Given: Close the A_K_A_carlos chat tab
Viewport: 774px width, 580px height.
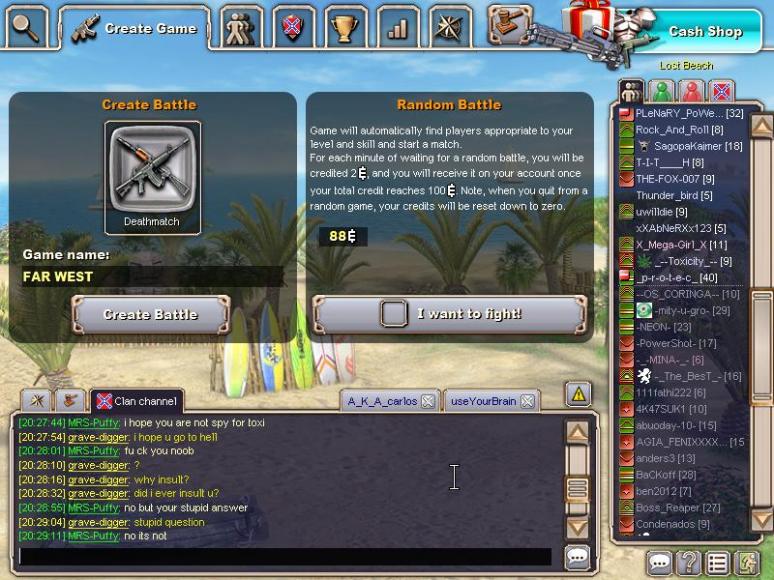Looking at the screenshot, I should (x=427, y=401).
